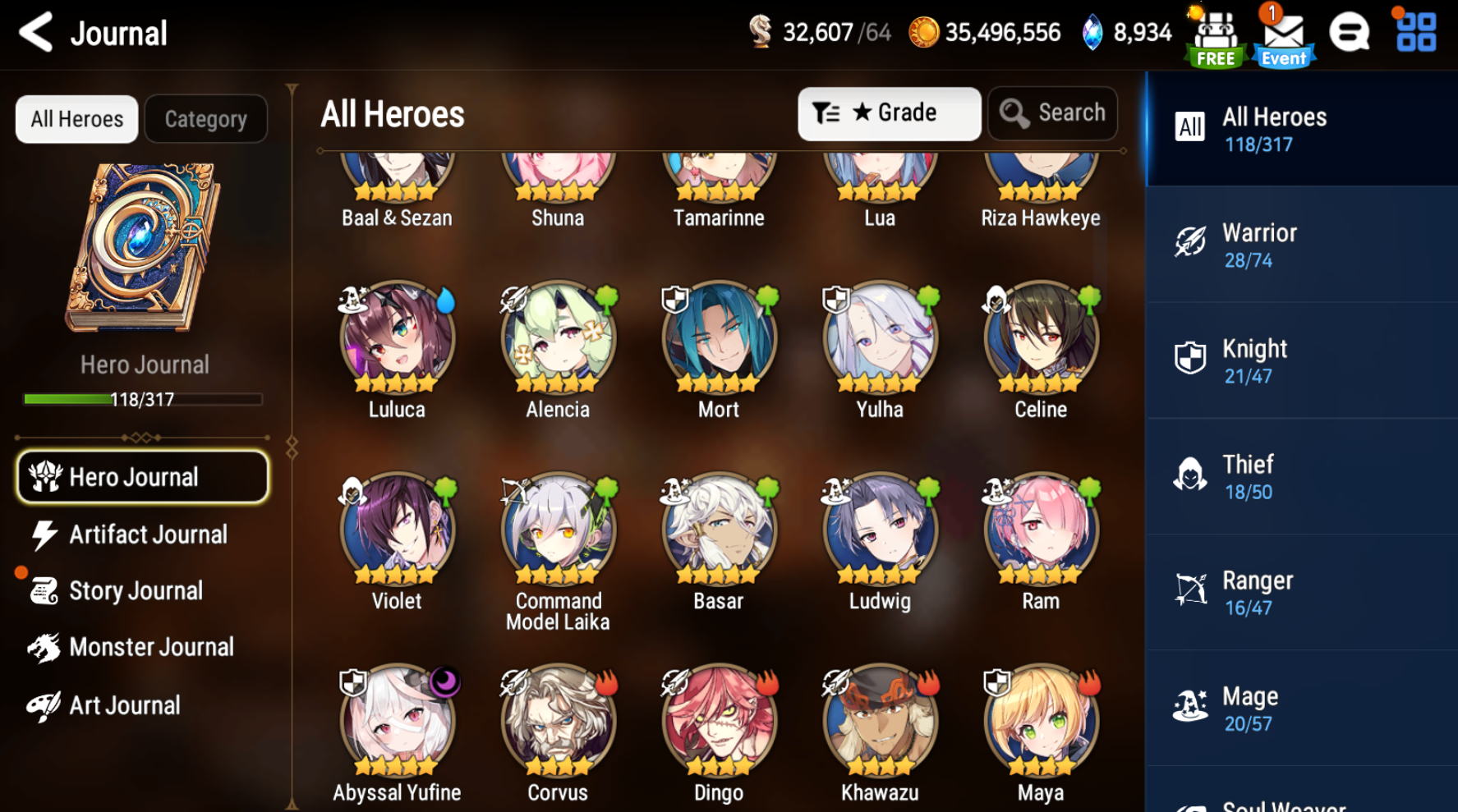Viewport: 1458px width, 812px height.
Task: Tap the Search button
Action: click(1052, 113)
